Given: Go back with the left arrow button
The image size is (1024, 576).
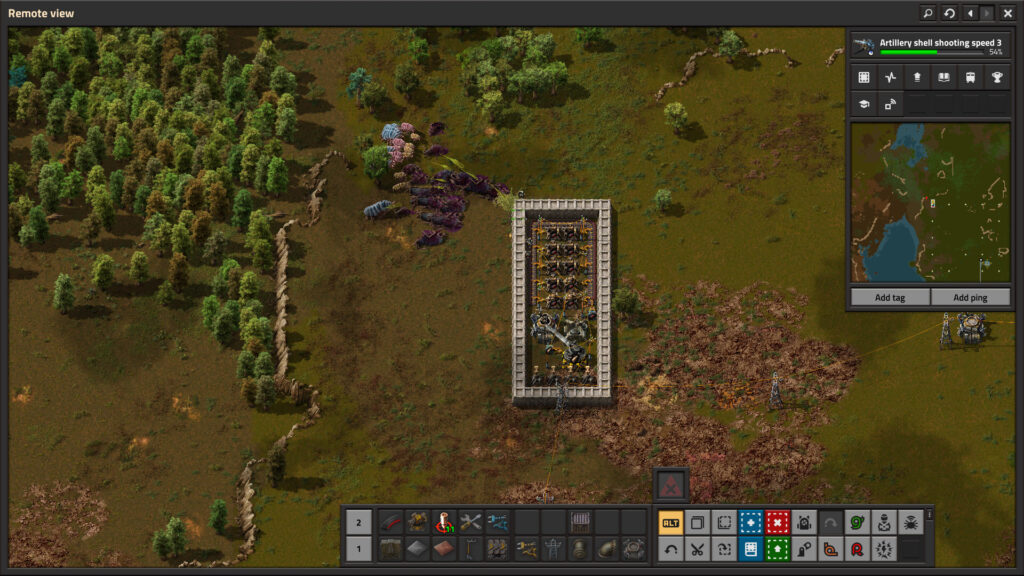Looking at the screenshot, I should point(970,13).
